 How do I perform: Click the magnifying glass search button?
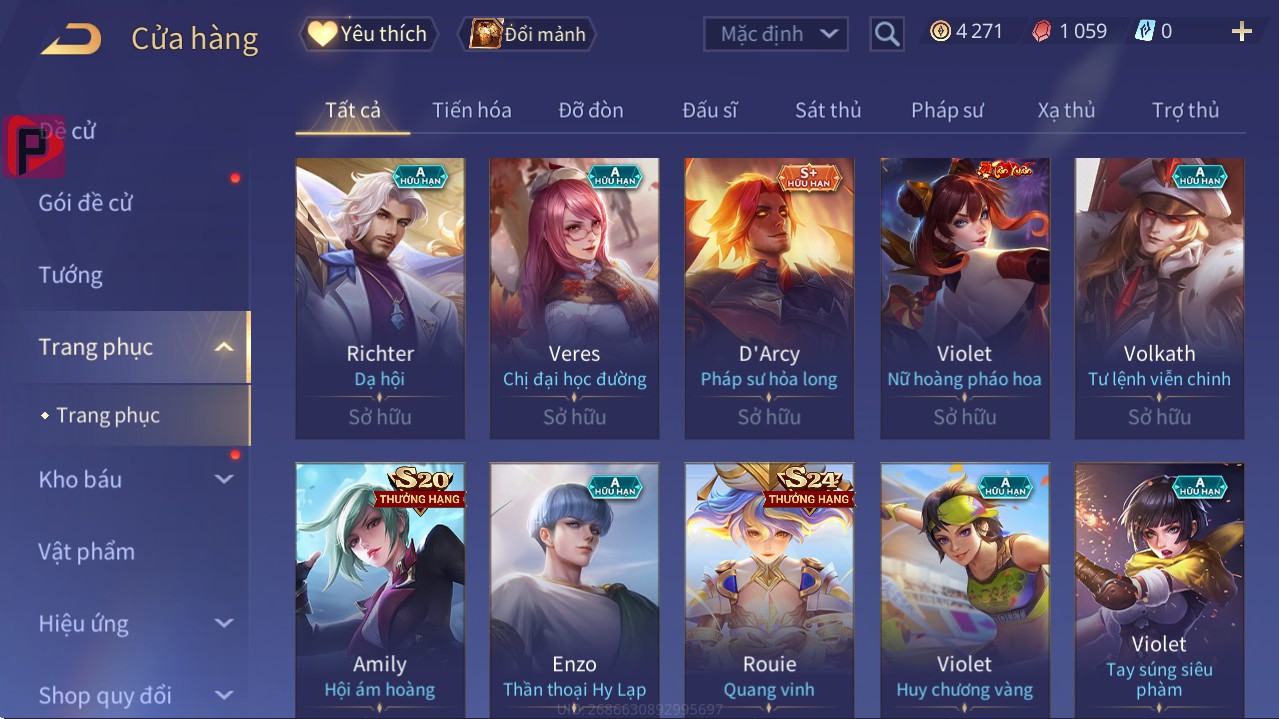point(886,34)
